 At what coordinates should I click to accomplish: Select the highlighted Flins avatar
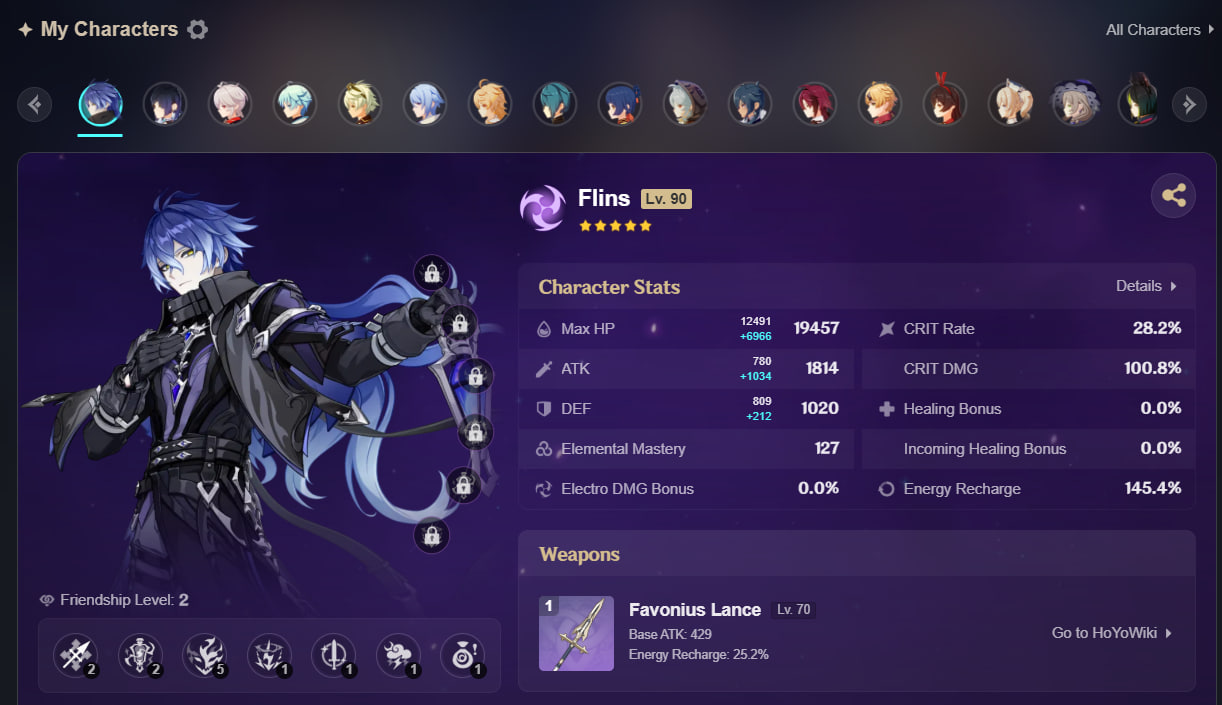[x=101, y=104]
